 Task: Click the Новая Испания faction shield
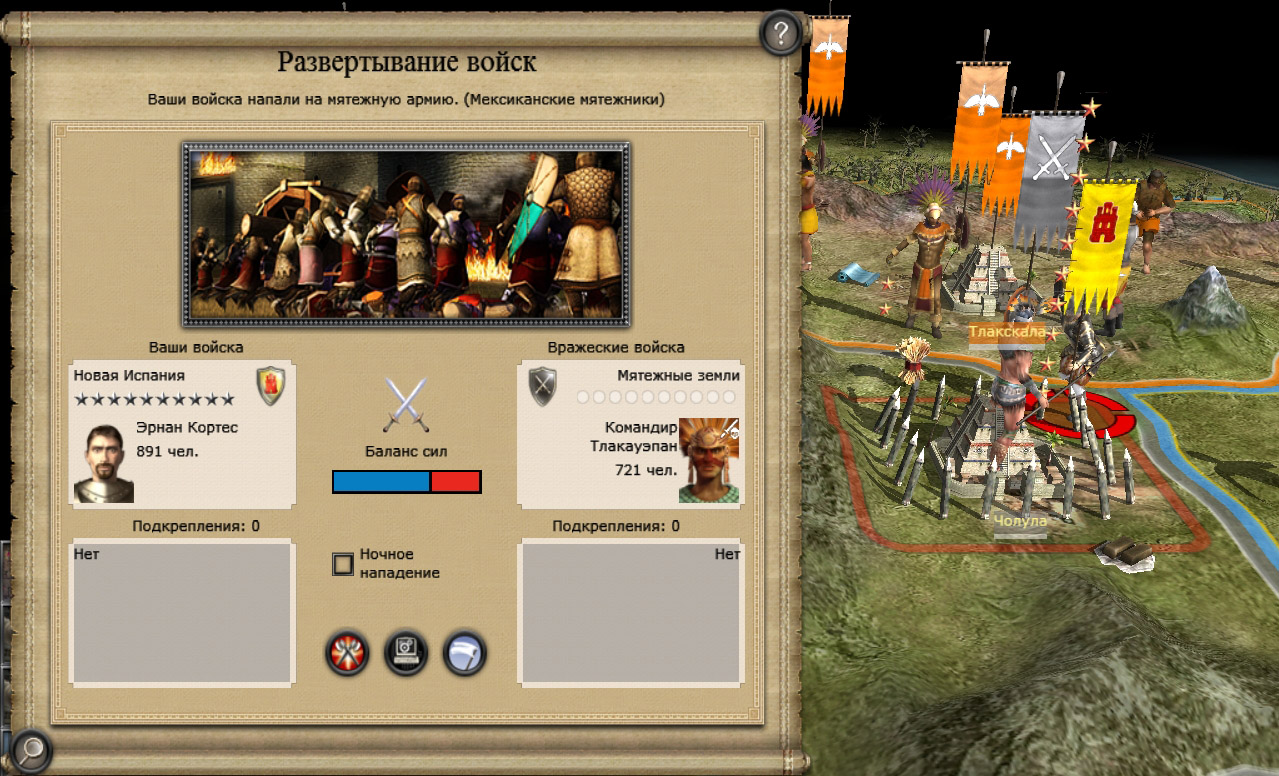coord(271,385)
